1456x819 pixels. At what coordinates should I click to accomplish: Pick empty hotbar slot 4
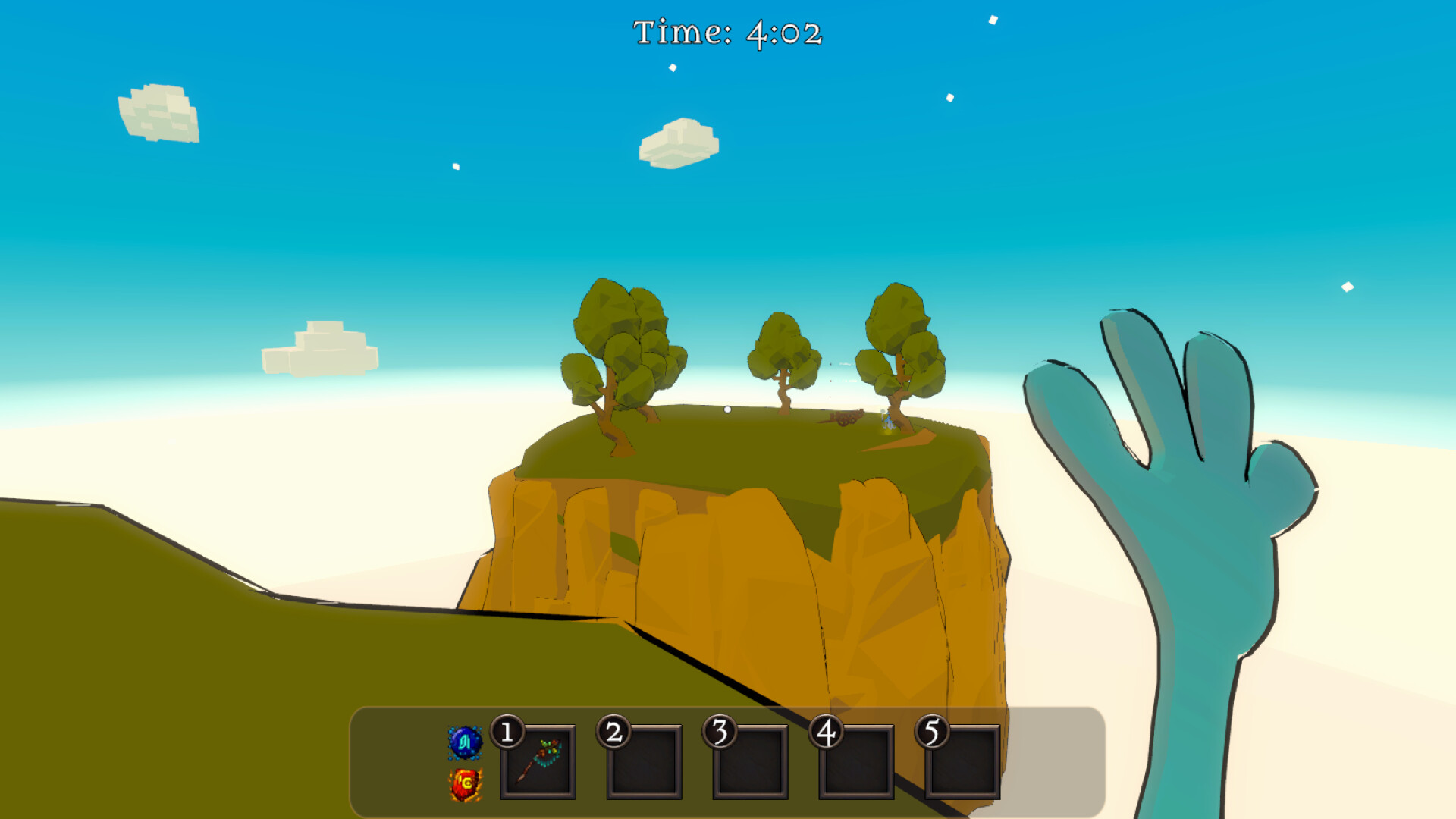click(857, 761)
